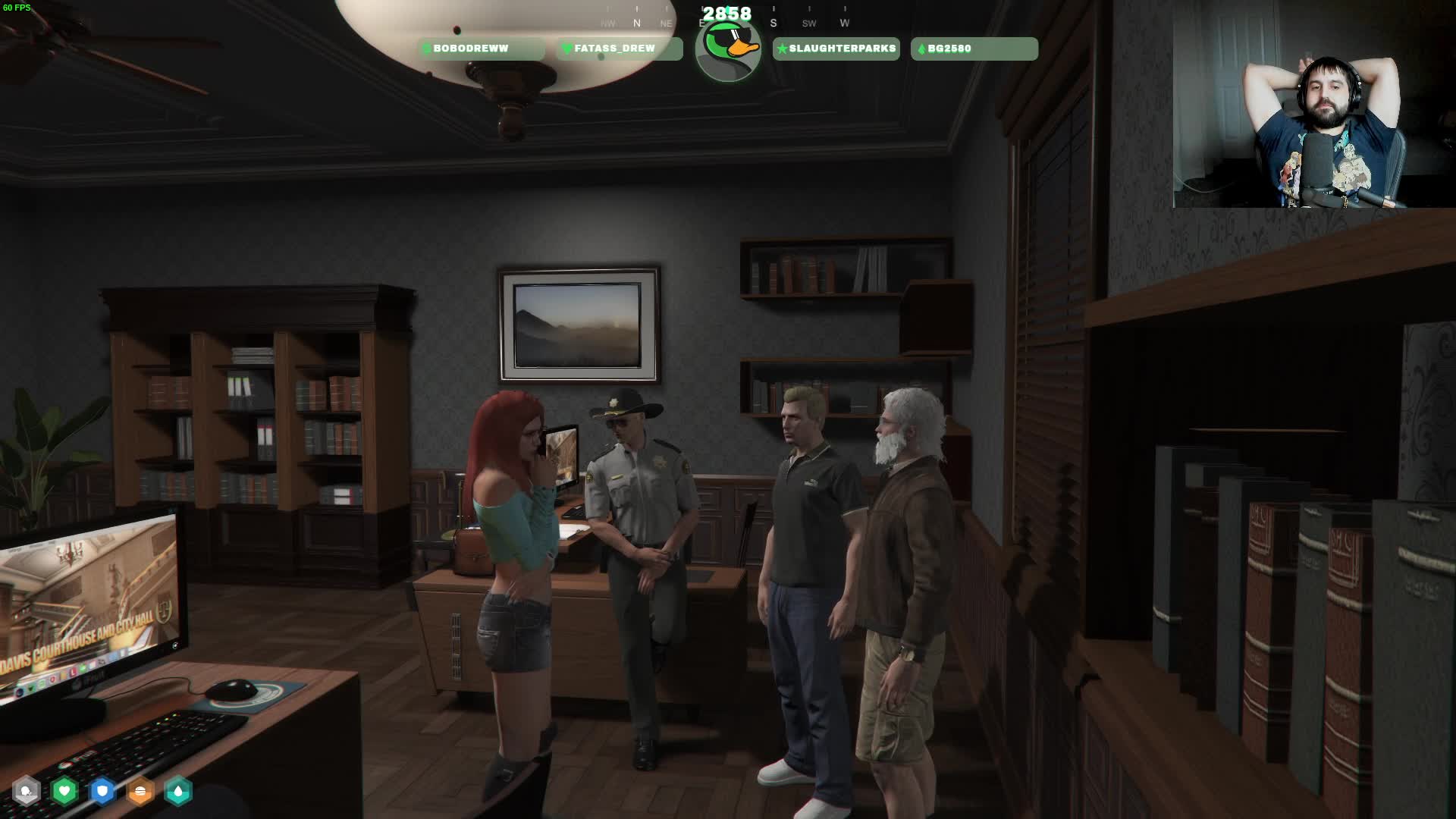Open the SLAUGHTERPARKS name panel
Viewport: 1456px width, 819px height.
836,49
